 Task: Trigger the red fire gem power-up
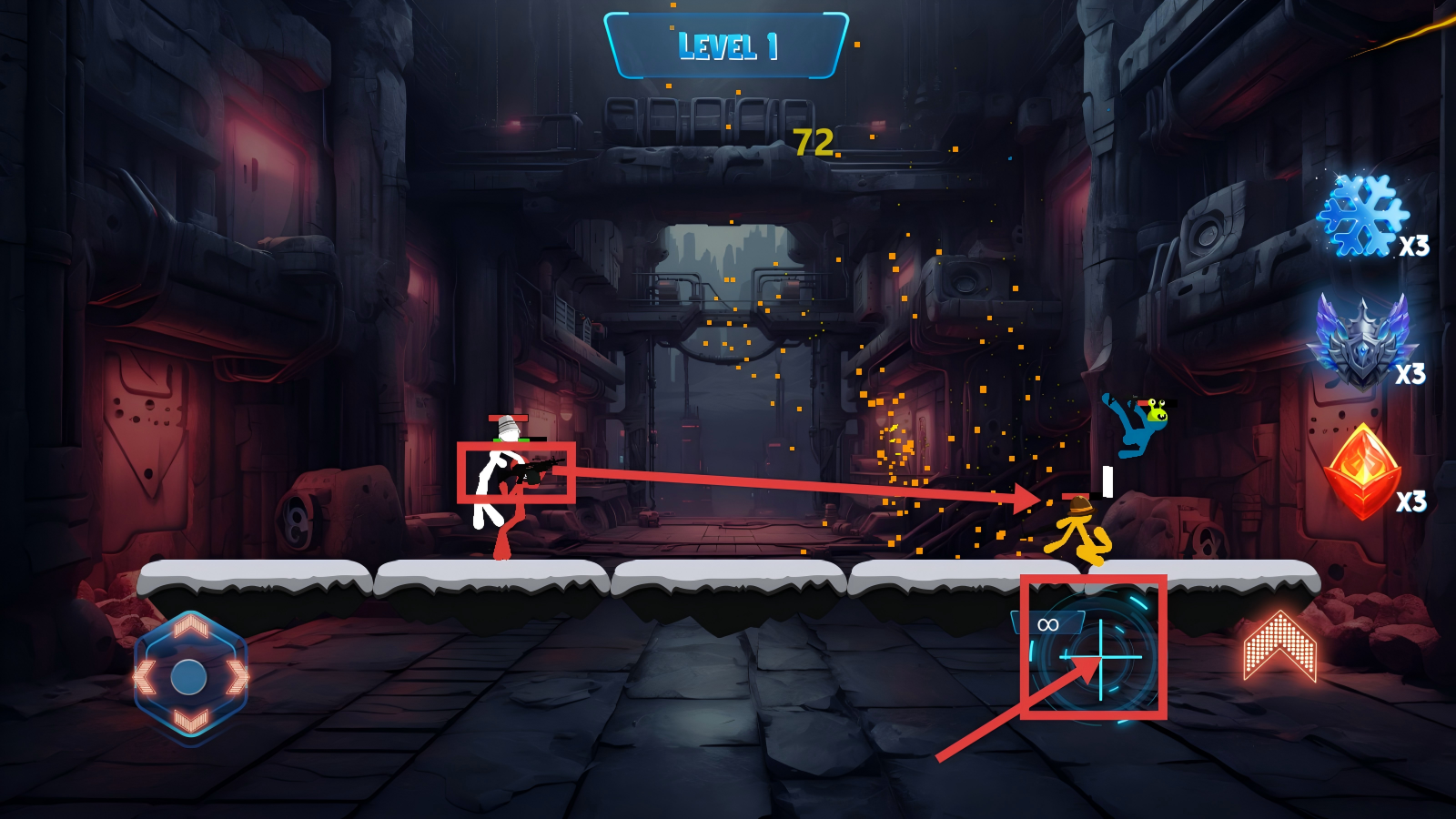coord(1361,471)
